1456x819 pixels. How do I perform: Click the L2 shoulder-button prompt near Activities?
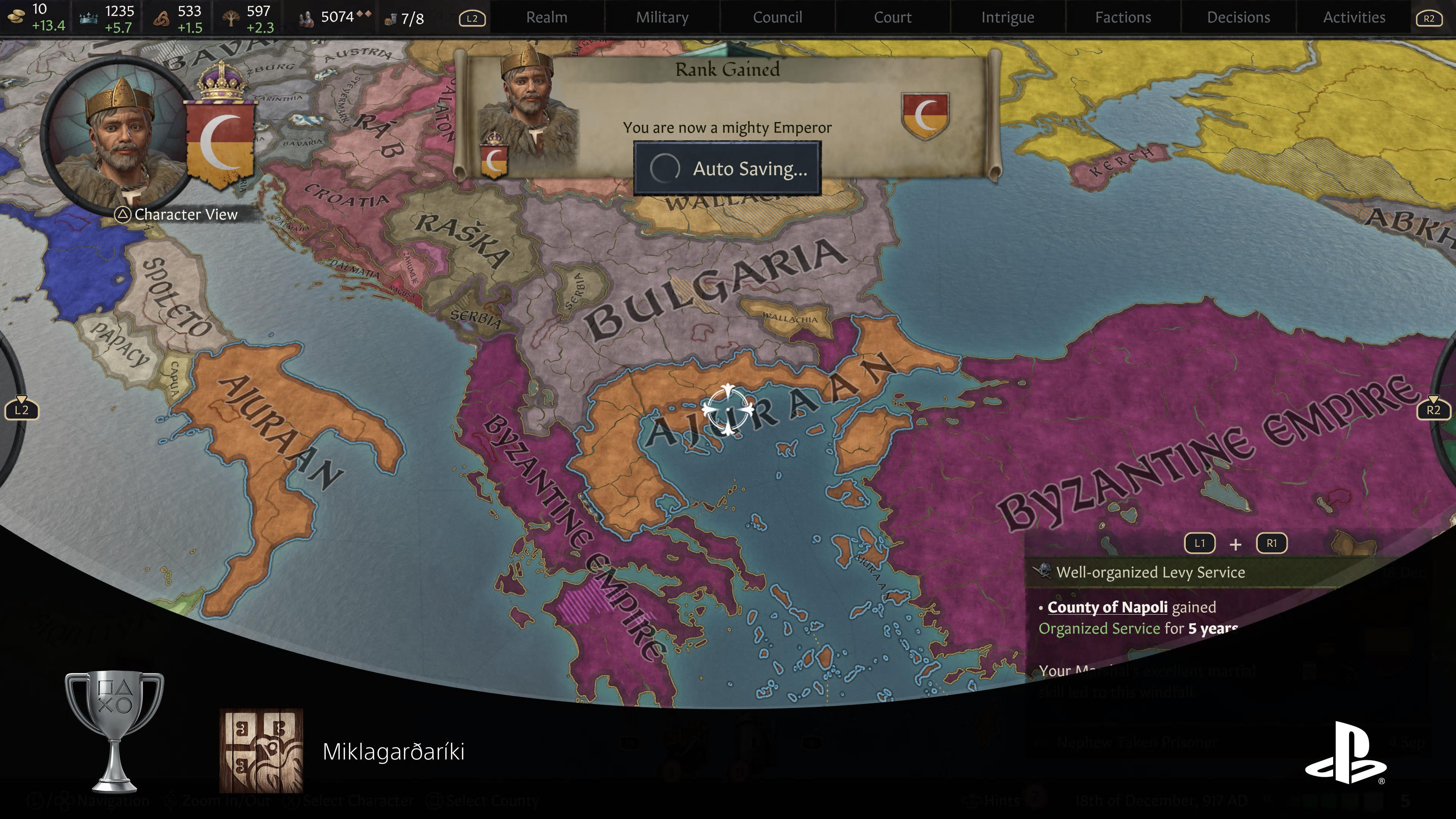(472, 19)
